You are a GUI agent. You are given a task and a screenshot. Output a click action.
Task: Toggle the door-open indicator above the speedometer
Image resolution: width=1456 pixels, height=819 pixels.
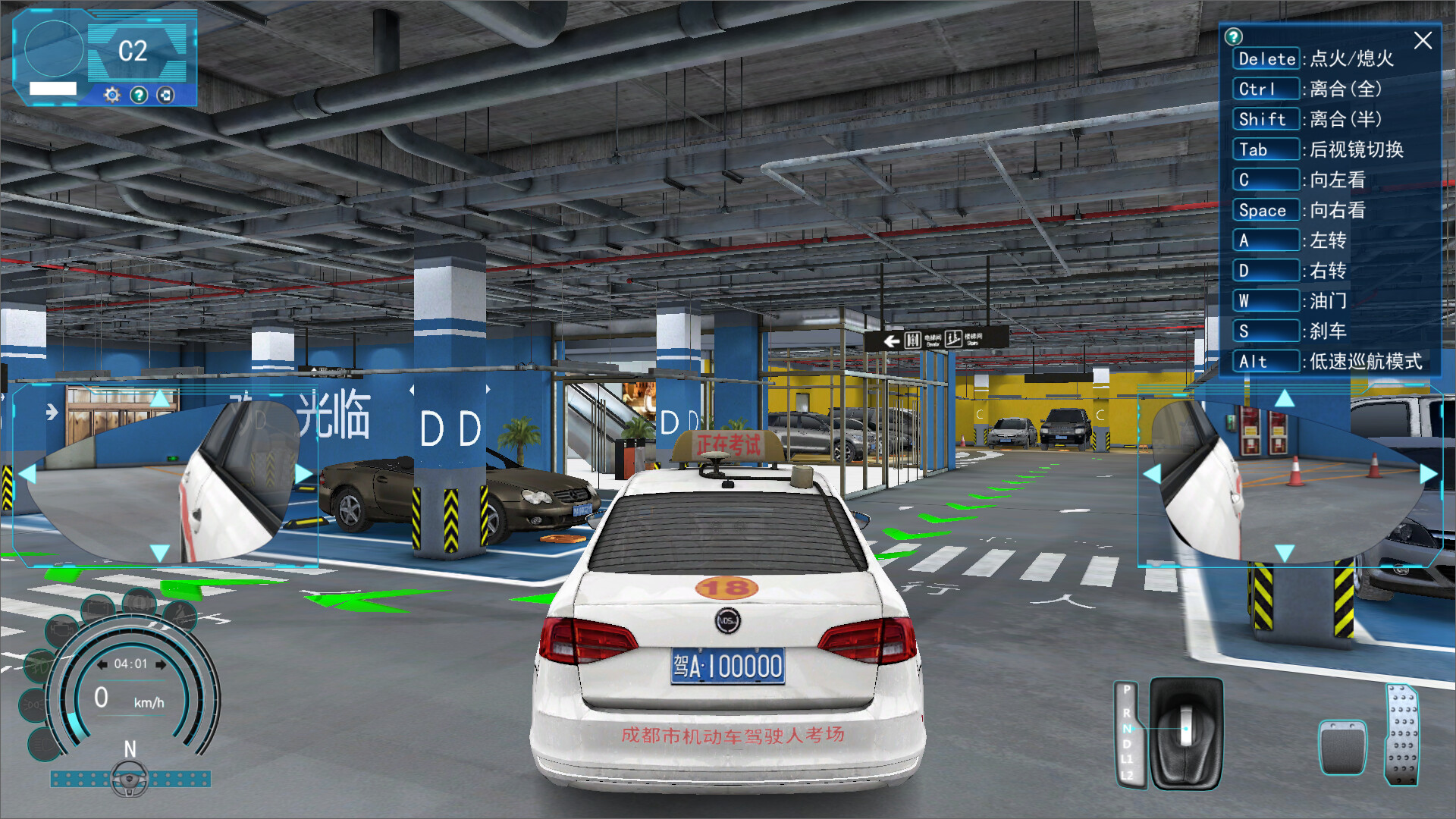tap(97, 607)
